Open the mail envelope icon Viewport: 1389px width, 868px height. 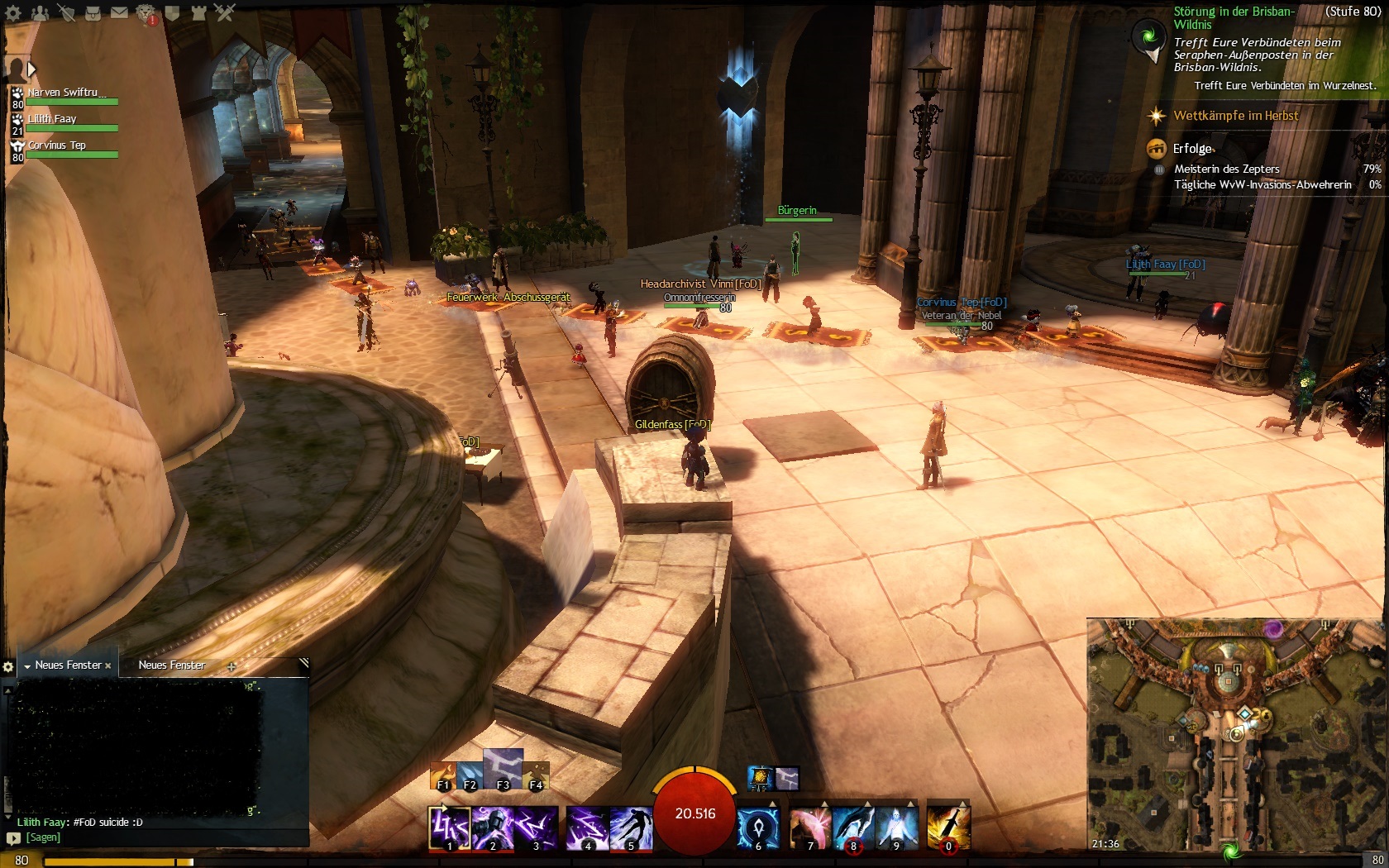point(119,13)
